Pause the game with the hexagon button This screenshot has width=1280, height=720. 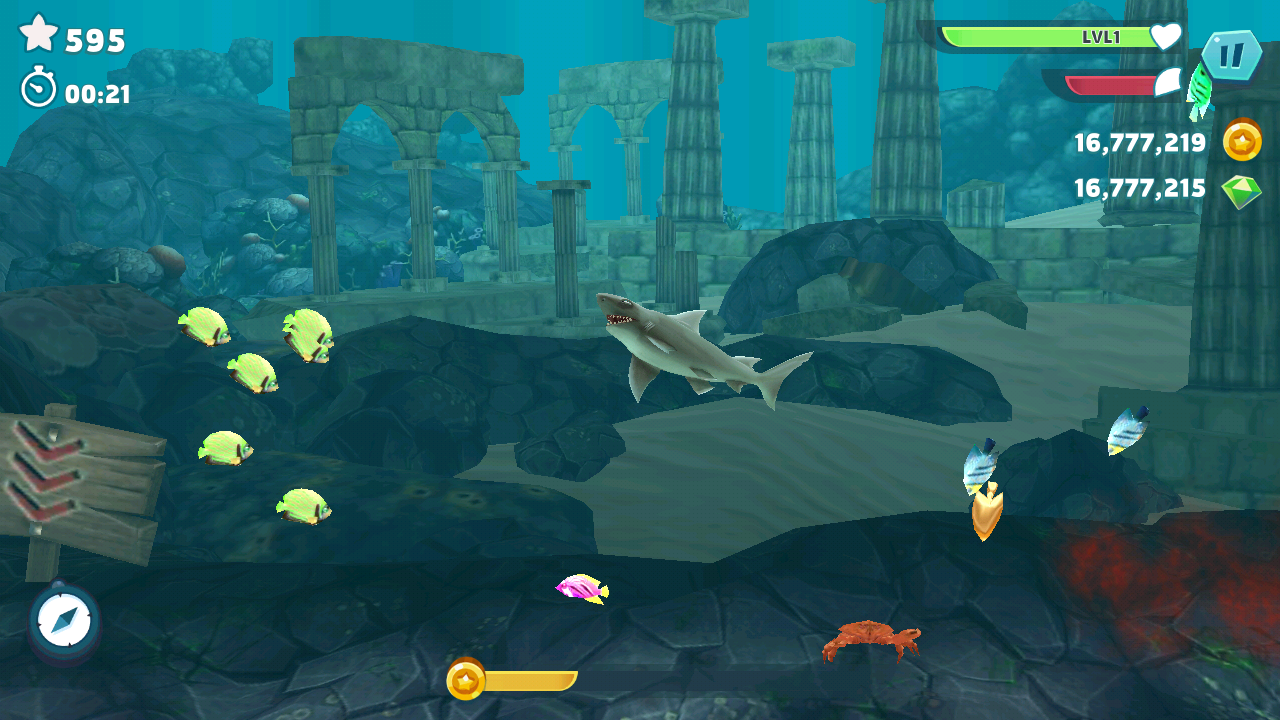pyautogui.click(x=1231, y=55)
